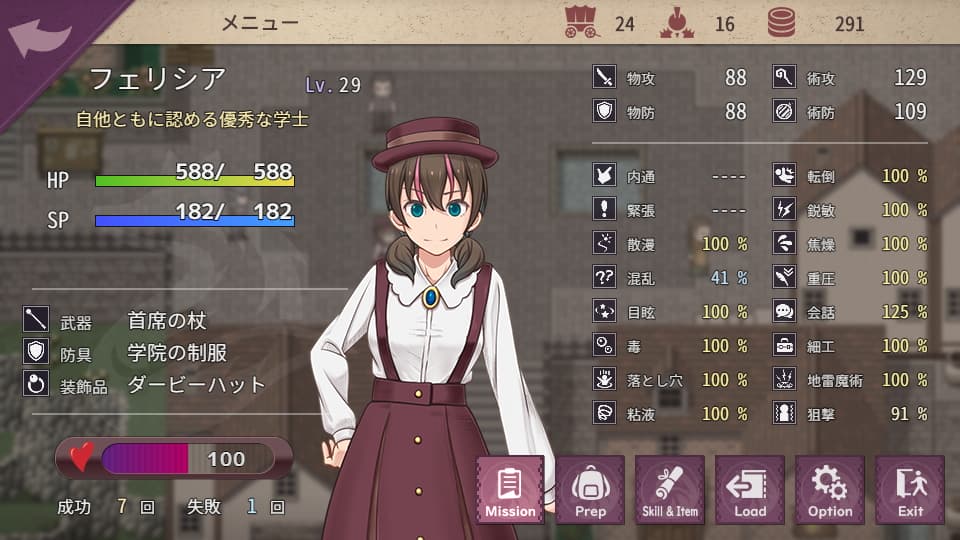Viewport: 960px width, 540px height.
Task: Select the ダービーハット accessory slot
Action: pos(196,384)
